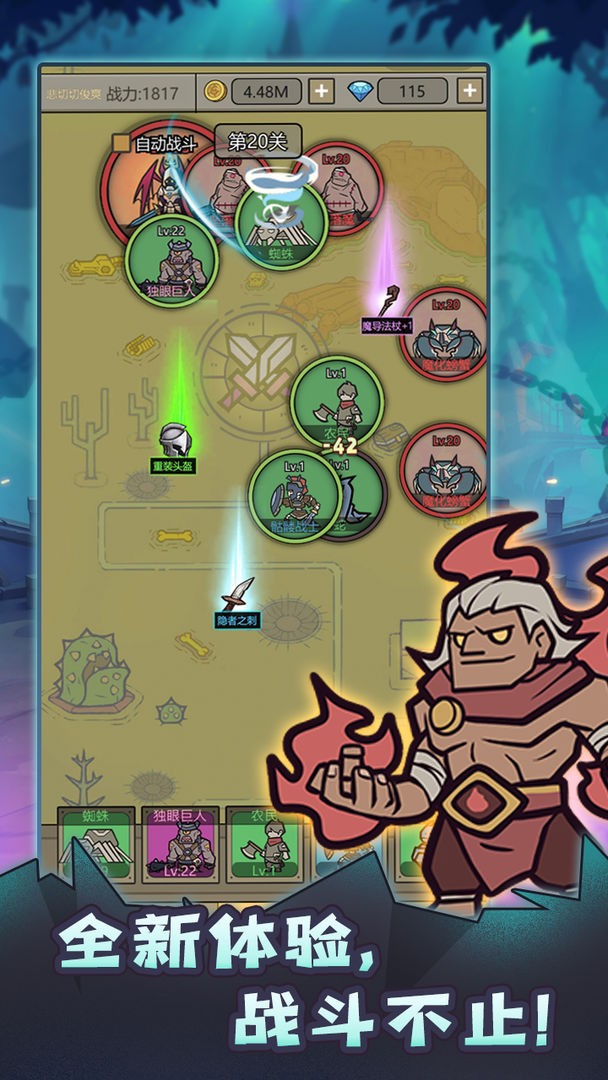Toggle the 自动战斗 auto-battle checkbox

[x=121, y=143]
